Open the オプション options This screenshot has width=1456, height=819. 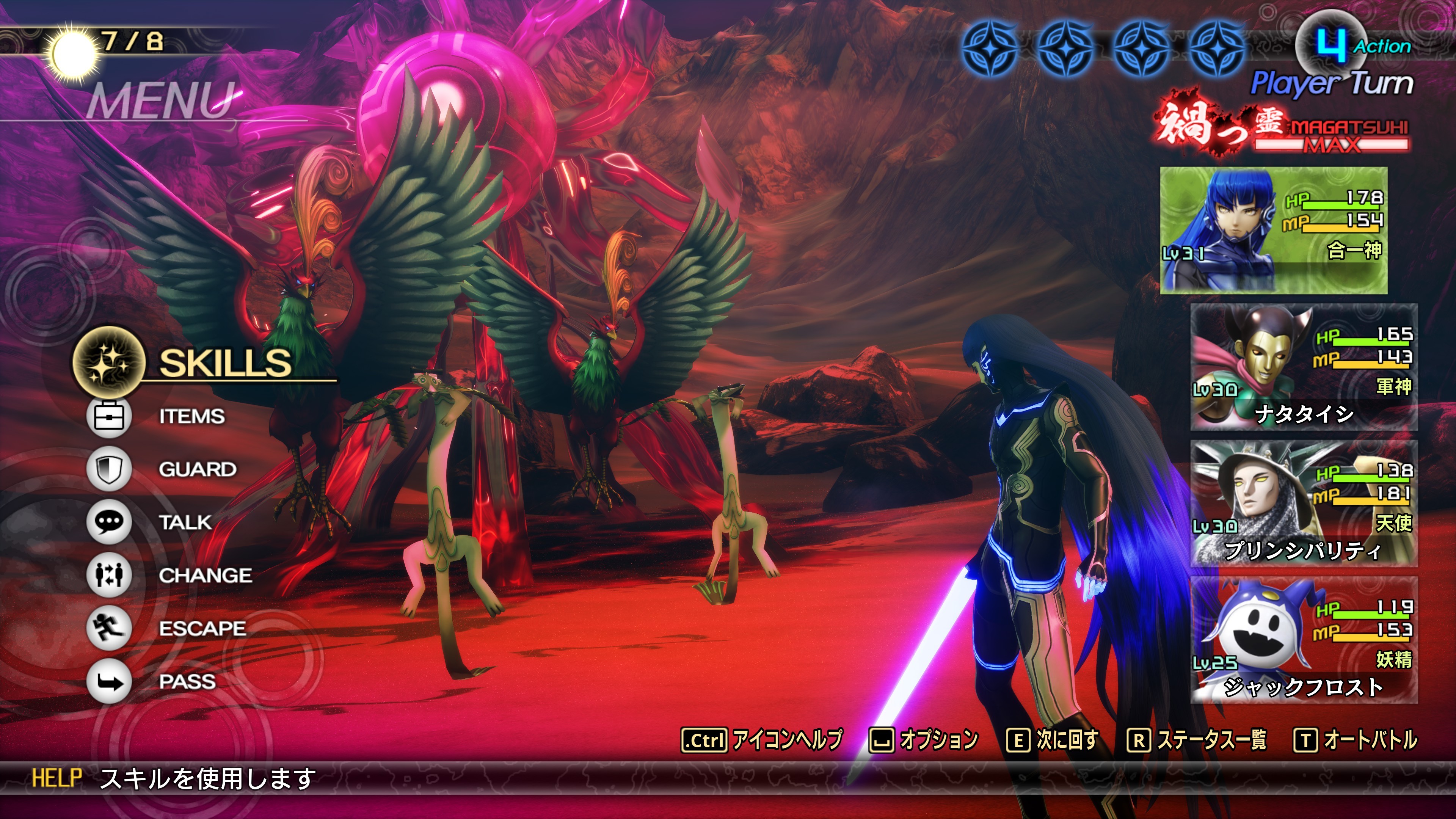[x=924, y=740]
